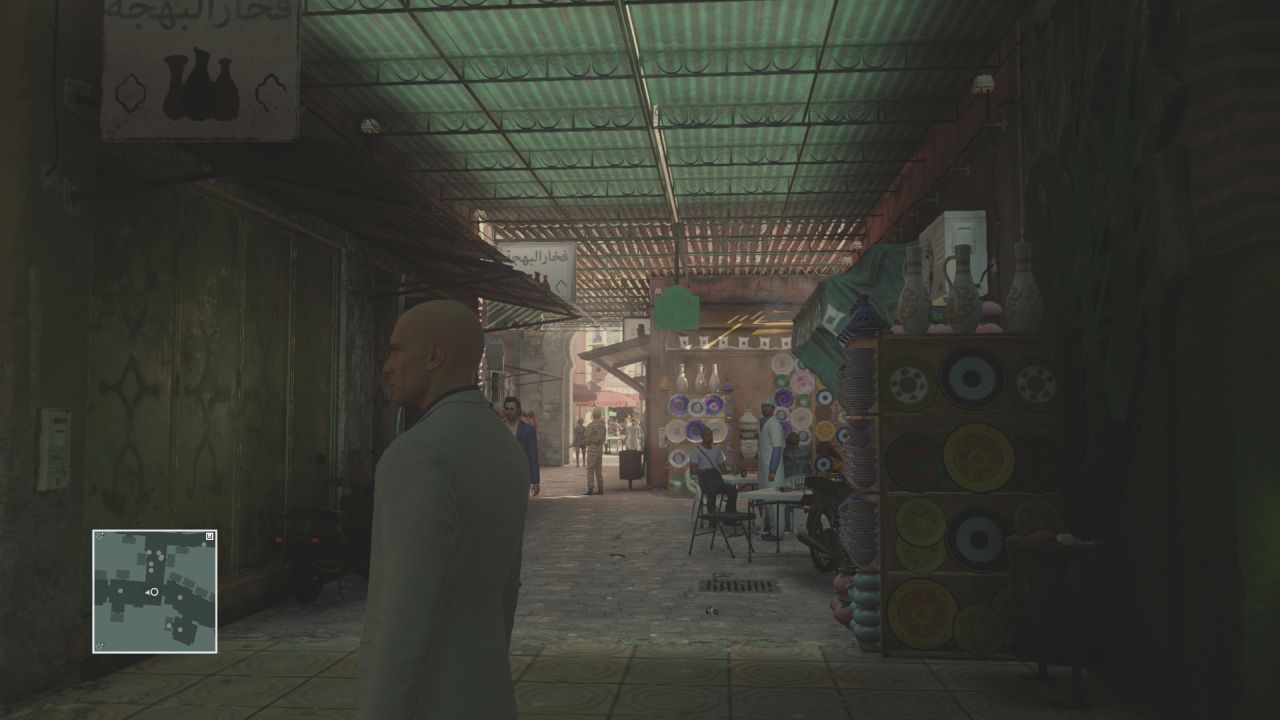Click the exit icon in the minimap's top-right corner
Image resolution: width=1280 pixels, height=720 pixels.
(x=209, y=535)
